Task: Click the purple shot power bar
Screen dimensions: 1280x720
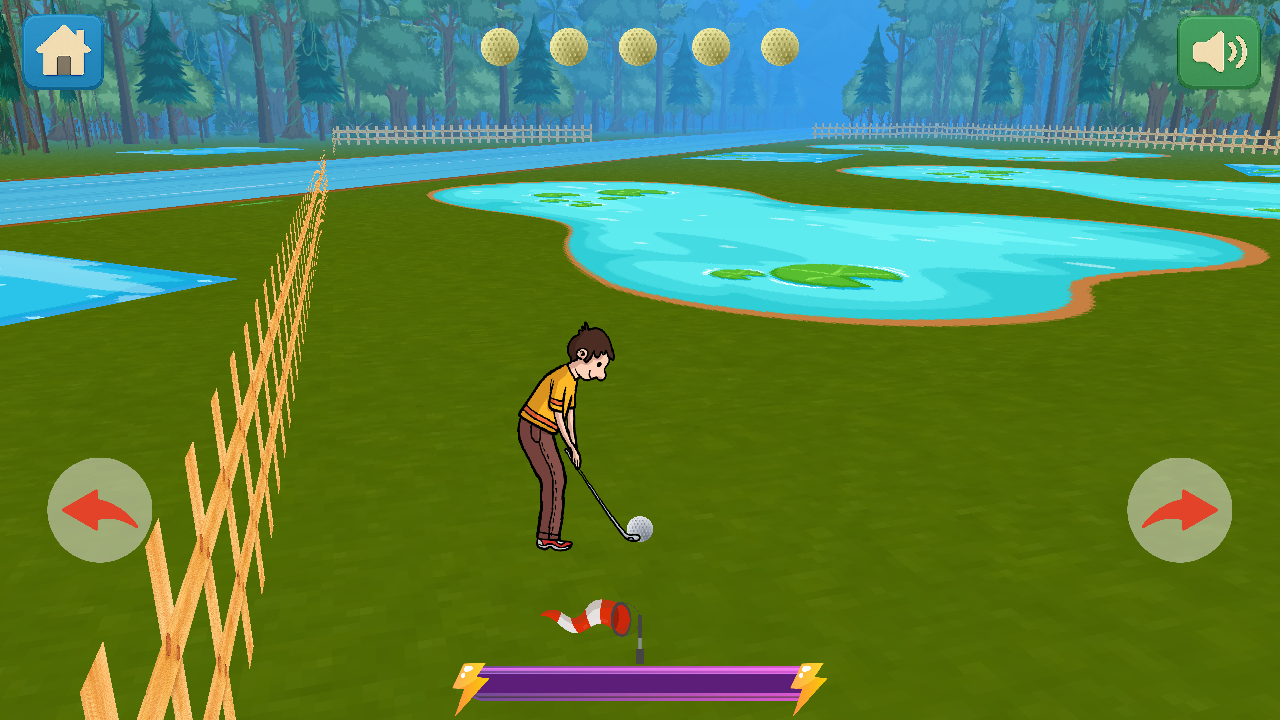Action: pos(640,684)
